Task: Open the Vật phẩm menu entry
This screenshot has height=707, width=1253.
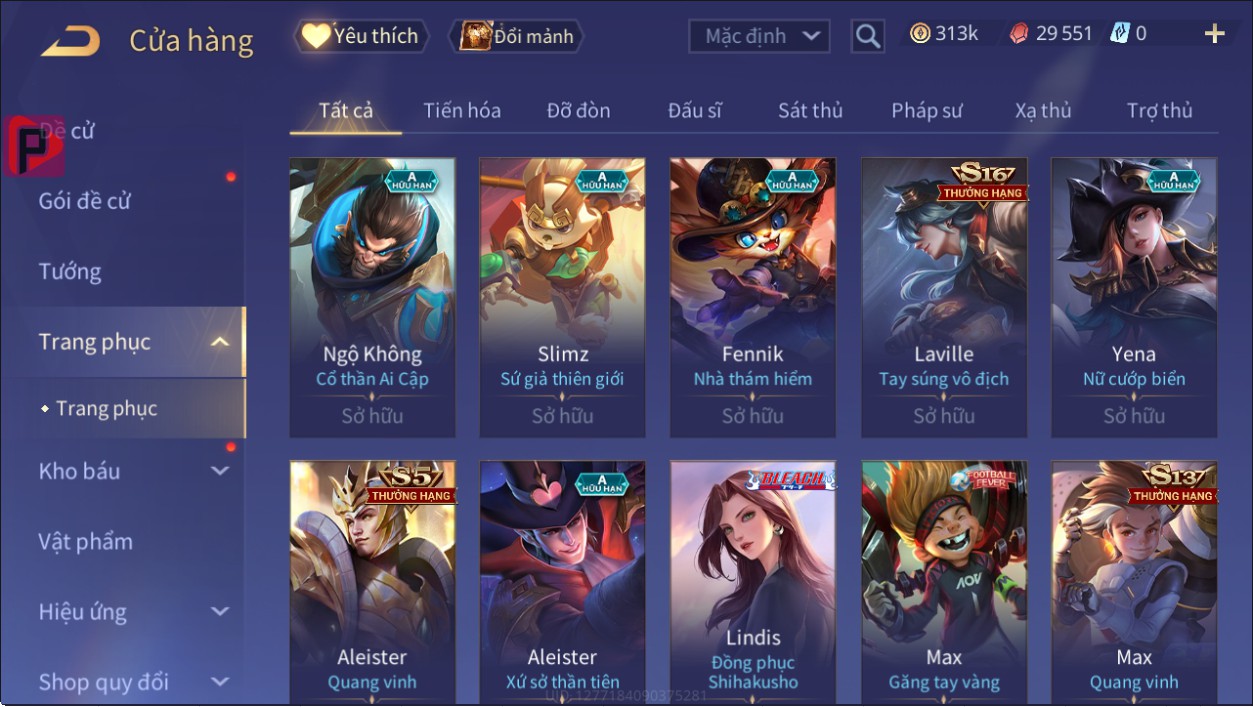Action: coord(86,542)
